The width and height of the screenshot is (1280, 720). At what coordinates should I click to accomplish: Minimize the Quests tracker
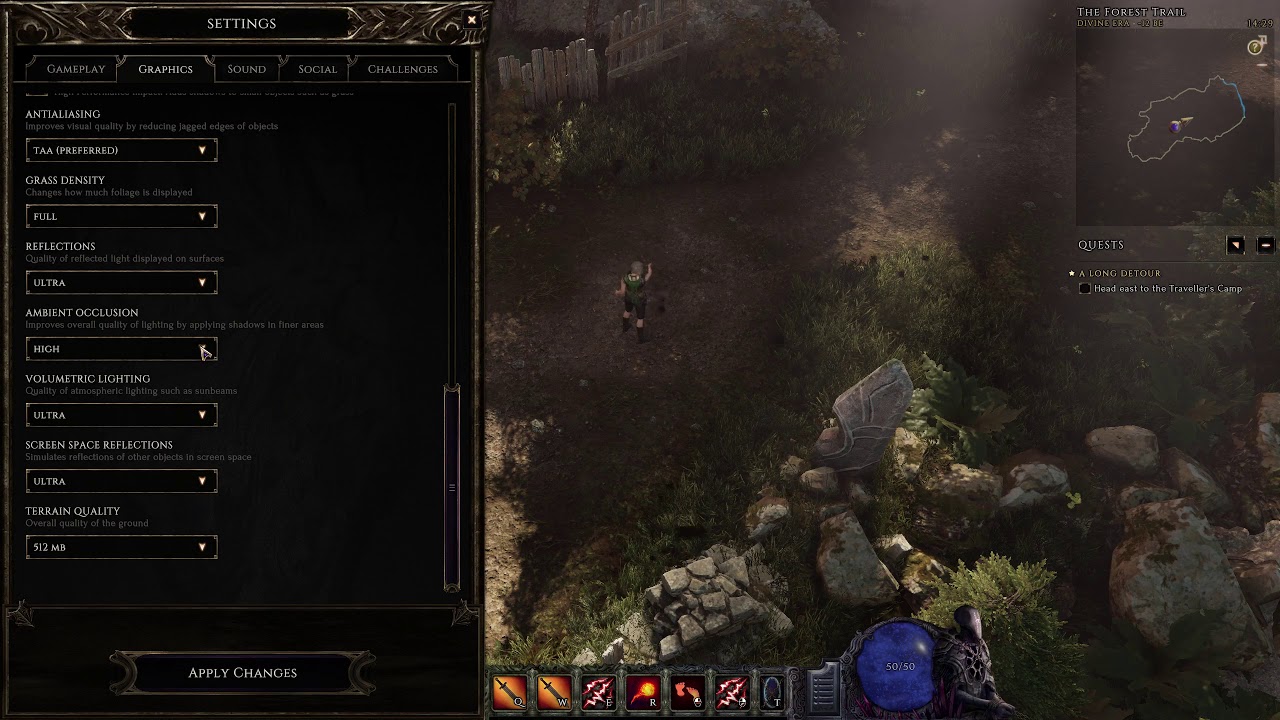pyautogui.click(x=1265, y=245)
